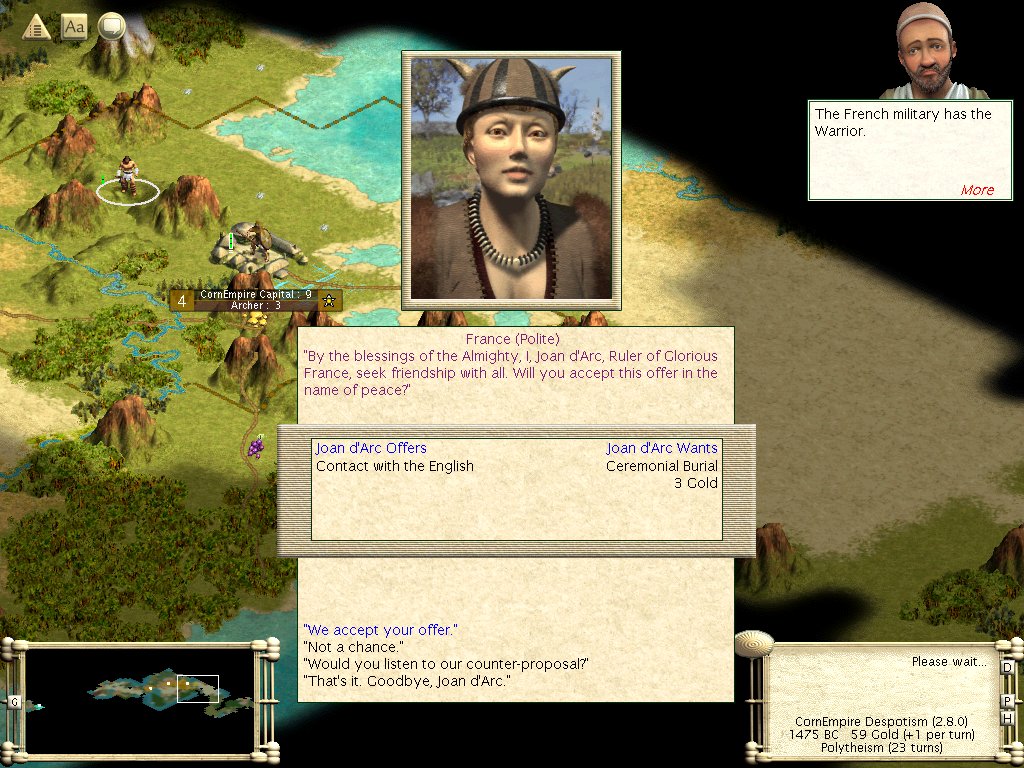
Task: Toggle the G button beside the minimap
Action: pos(14,702)
